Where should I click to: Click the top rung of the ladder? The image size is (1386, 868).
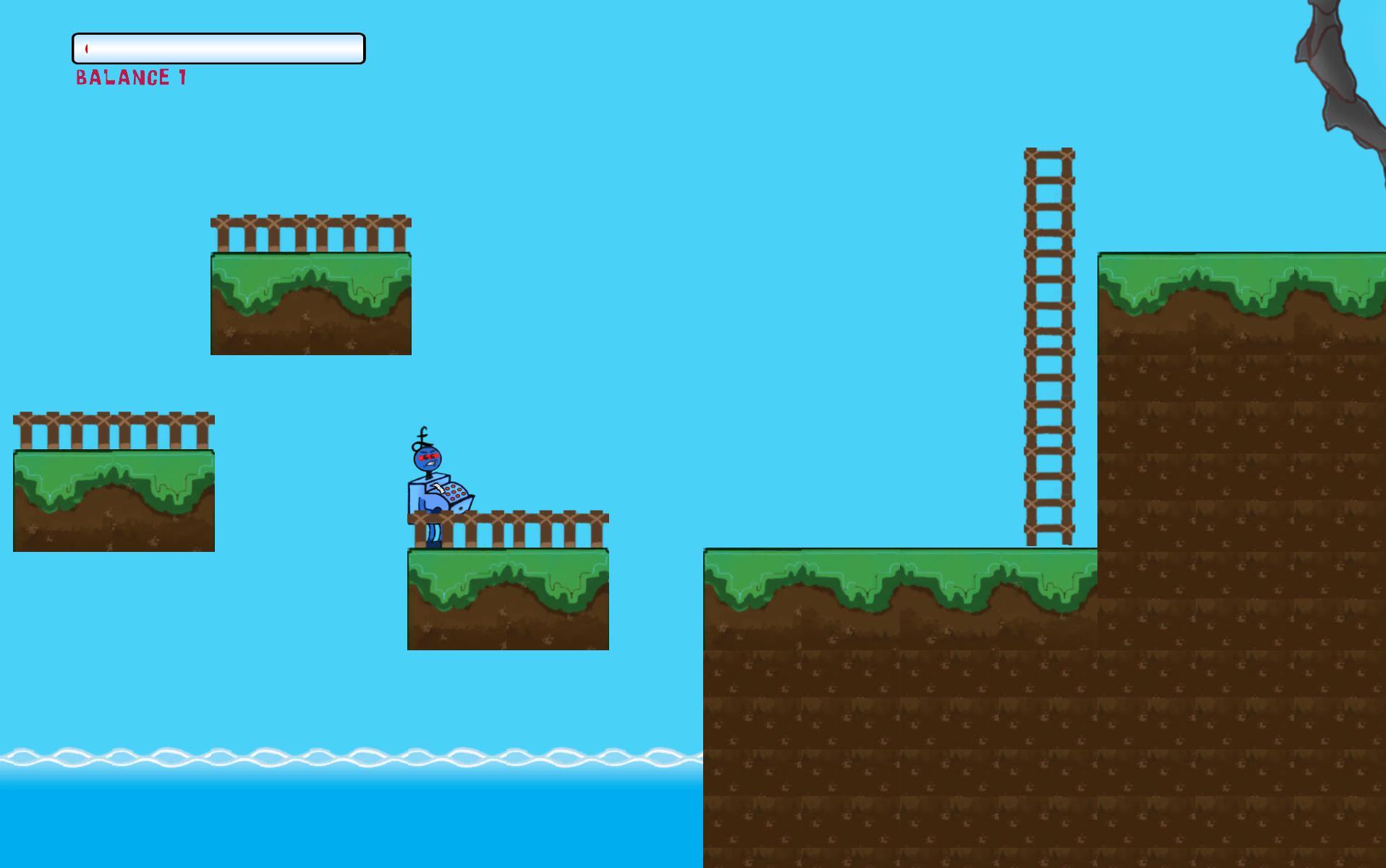click(x=1050, y=153)
